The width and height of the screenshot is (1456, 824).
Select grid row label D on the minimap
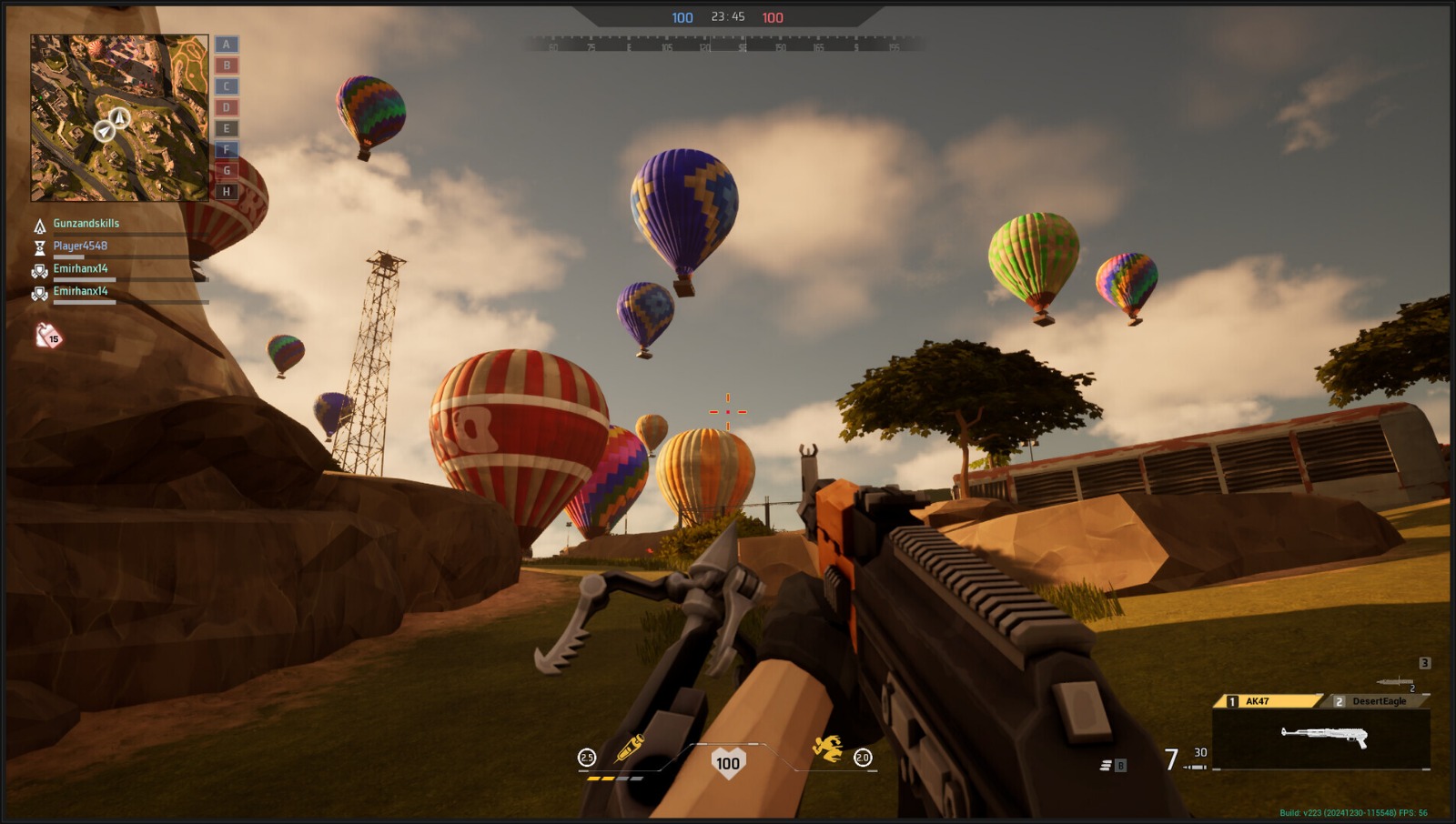click(225, 107)
